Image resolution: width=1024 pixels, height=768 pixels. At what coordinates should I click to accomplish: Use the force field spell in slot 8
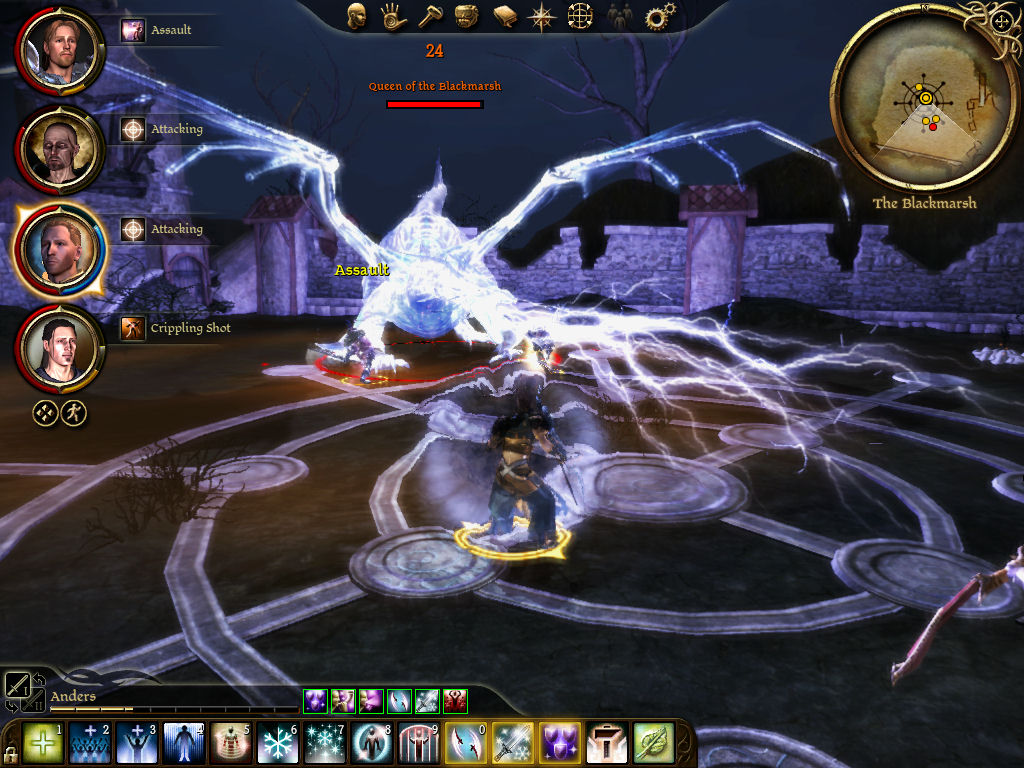point(372,743)
